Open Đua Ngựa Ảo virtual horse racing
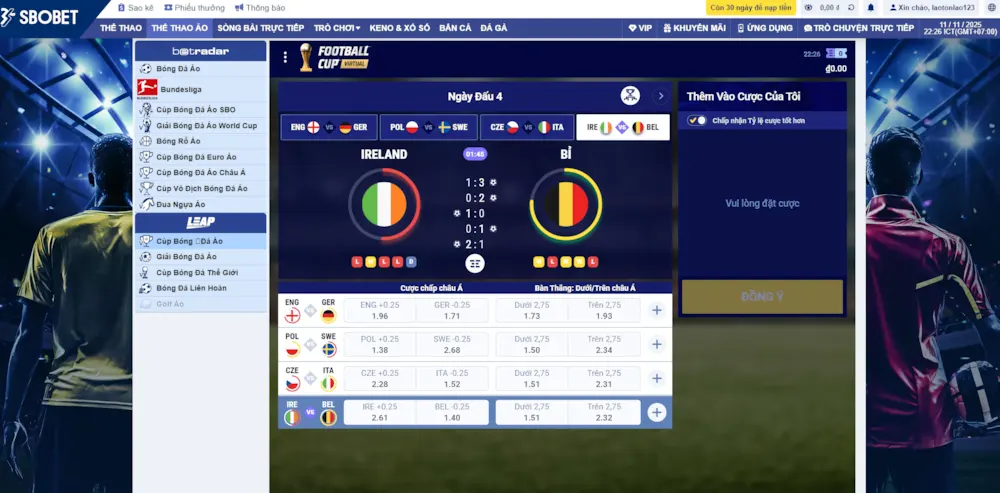The width and height of the screenshot is (1000, 493). [180, 204]
